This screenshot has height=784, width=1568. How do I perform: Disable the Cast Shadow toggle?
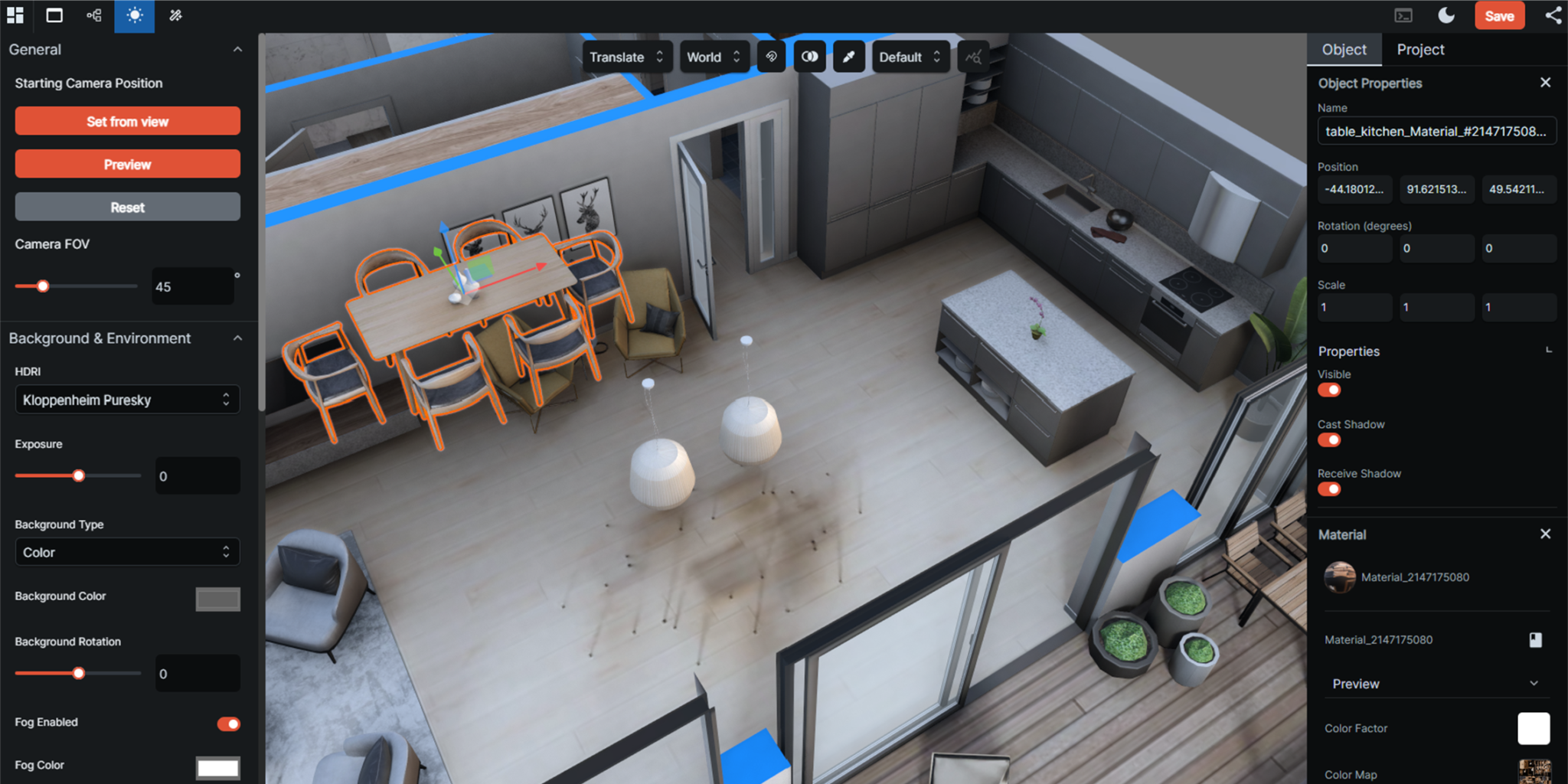(1329, 439)
